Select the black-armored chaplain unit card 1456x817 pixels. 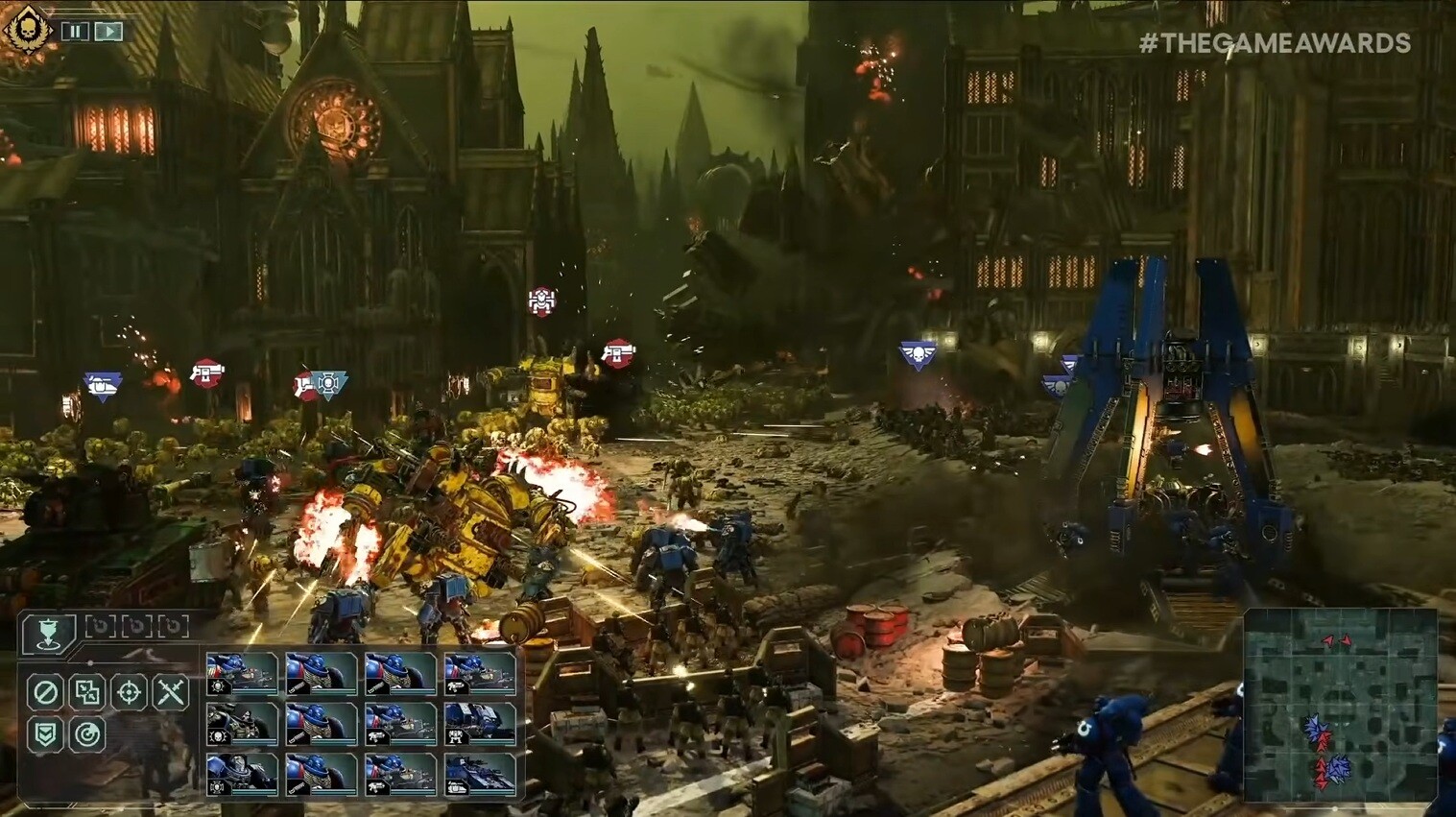[x=242, y=724]
